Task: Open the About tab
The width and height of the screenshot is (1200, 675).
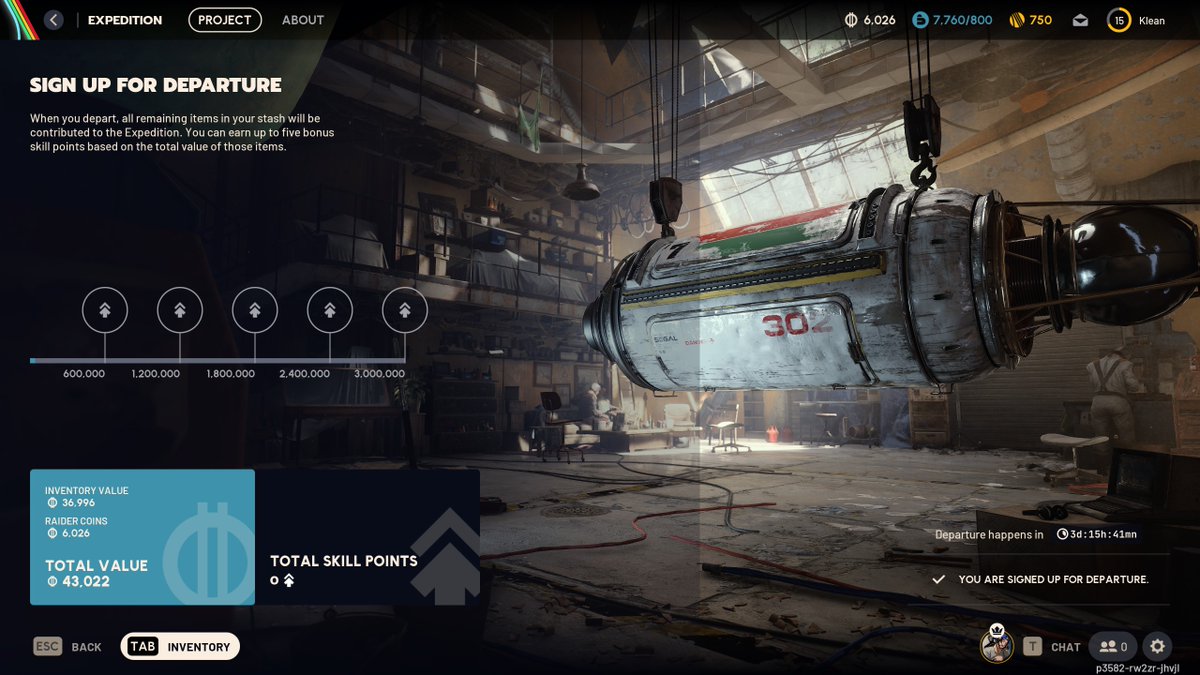Action: click(303, 20)
